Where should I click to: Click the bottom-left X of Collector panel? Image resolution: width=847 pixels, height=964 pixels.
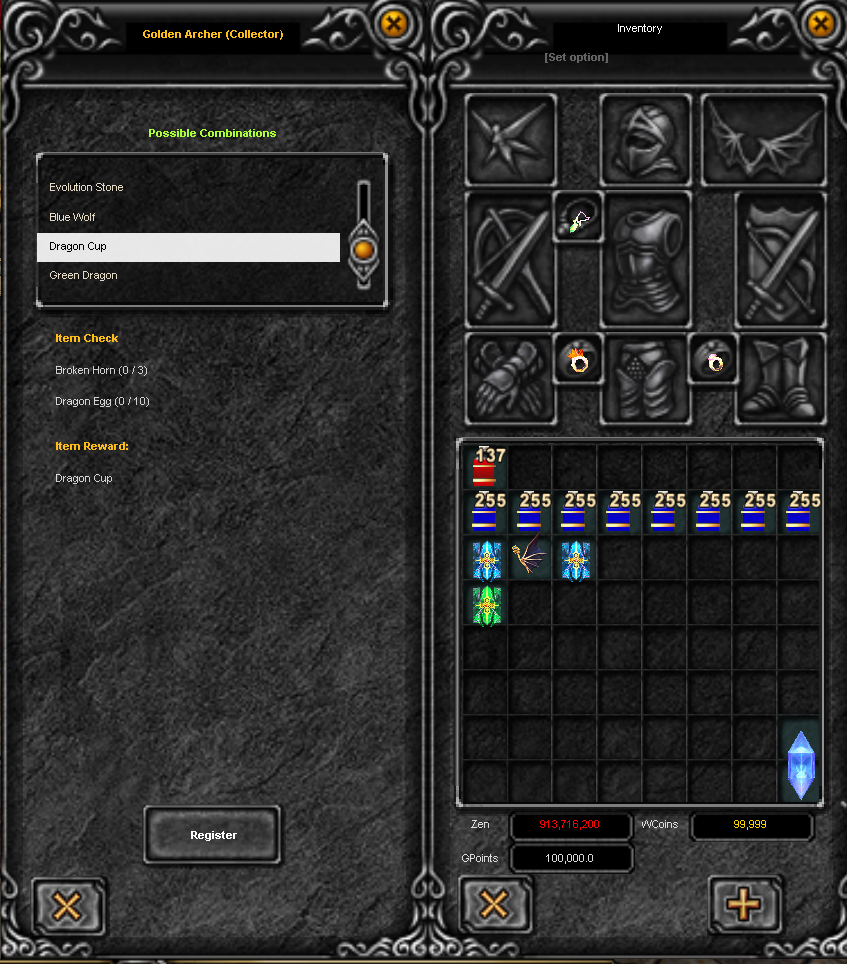(67, 907)
